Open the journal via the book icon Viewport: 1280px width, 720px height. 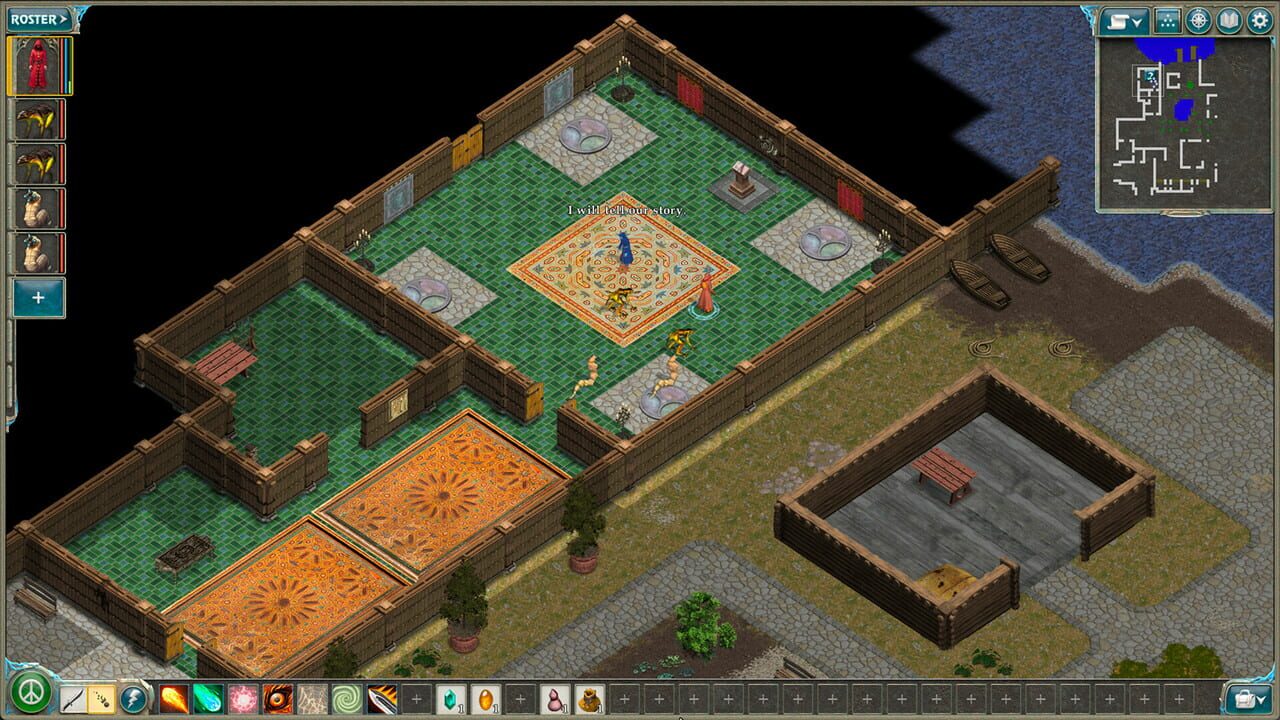click(x=1228, y=18)
